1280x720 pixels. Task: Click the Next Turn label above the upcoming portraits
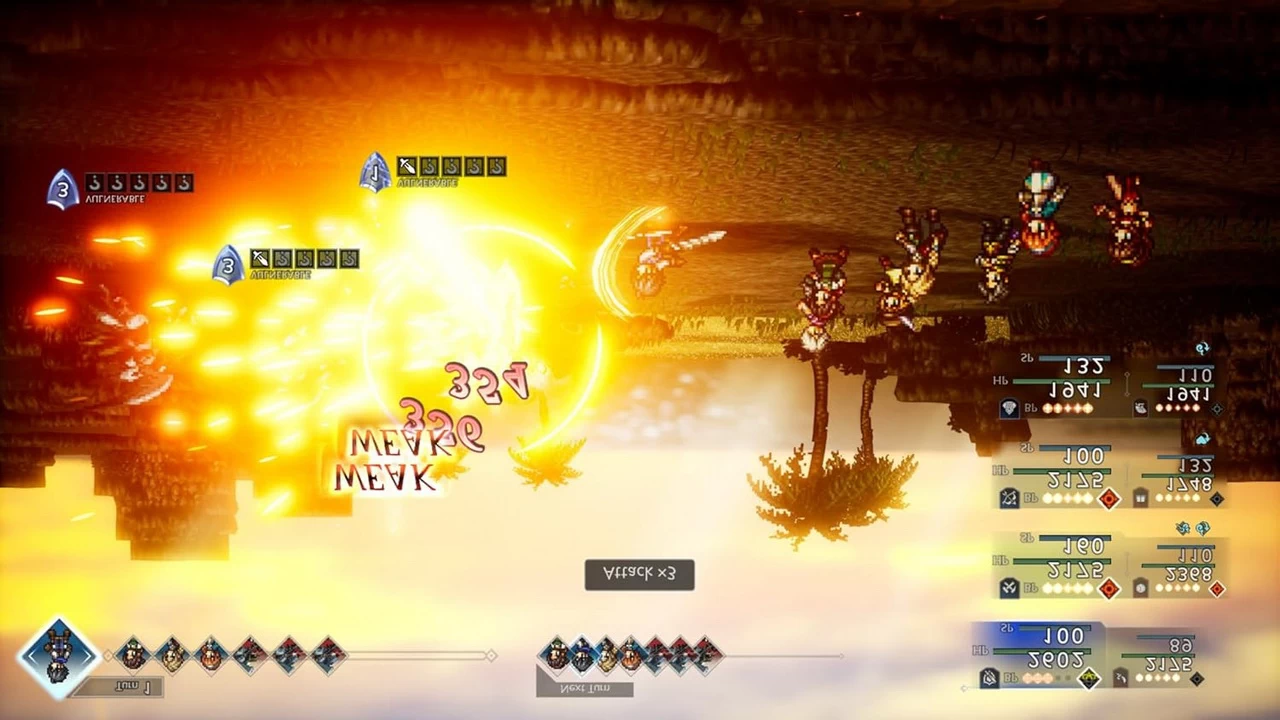[583, 690]
